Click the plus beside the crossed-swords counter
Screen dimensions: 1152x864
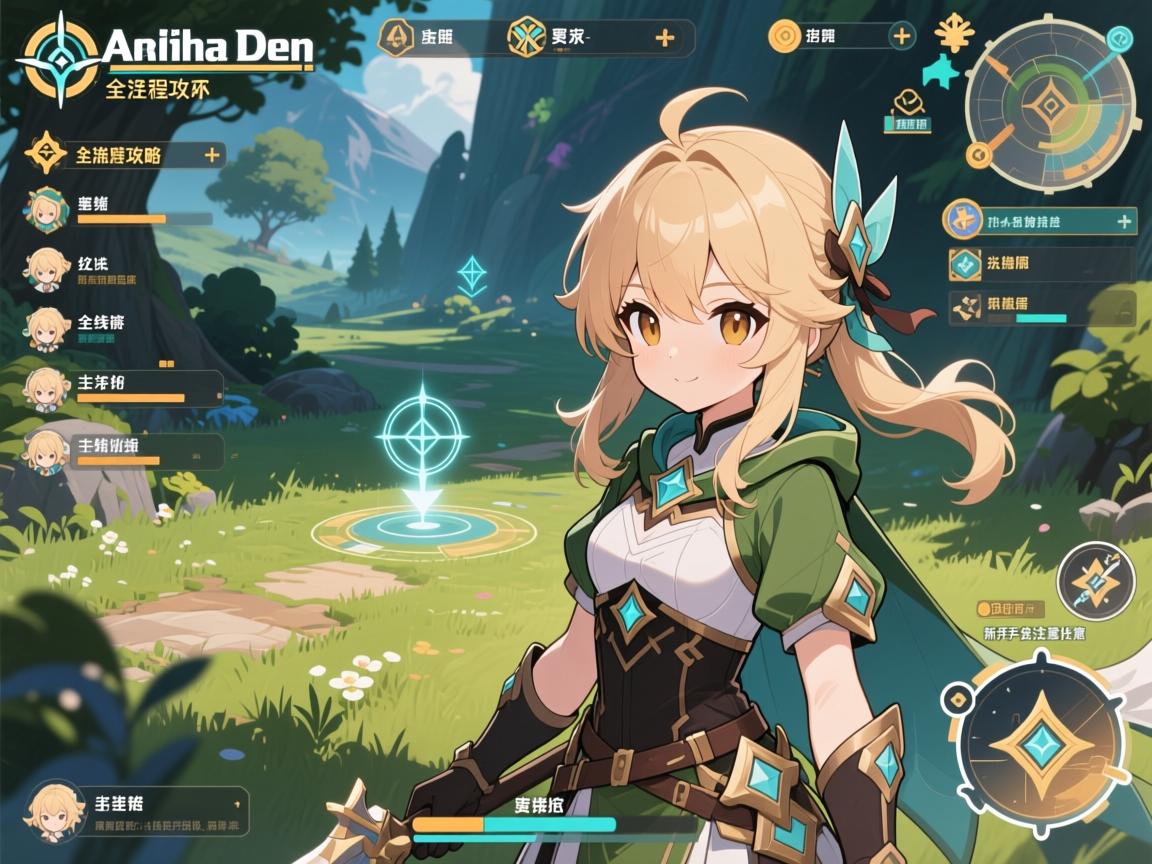[664, 38]
